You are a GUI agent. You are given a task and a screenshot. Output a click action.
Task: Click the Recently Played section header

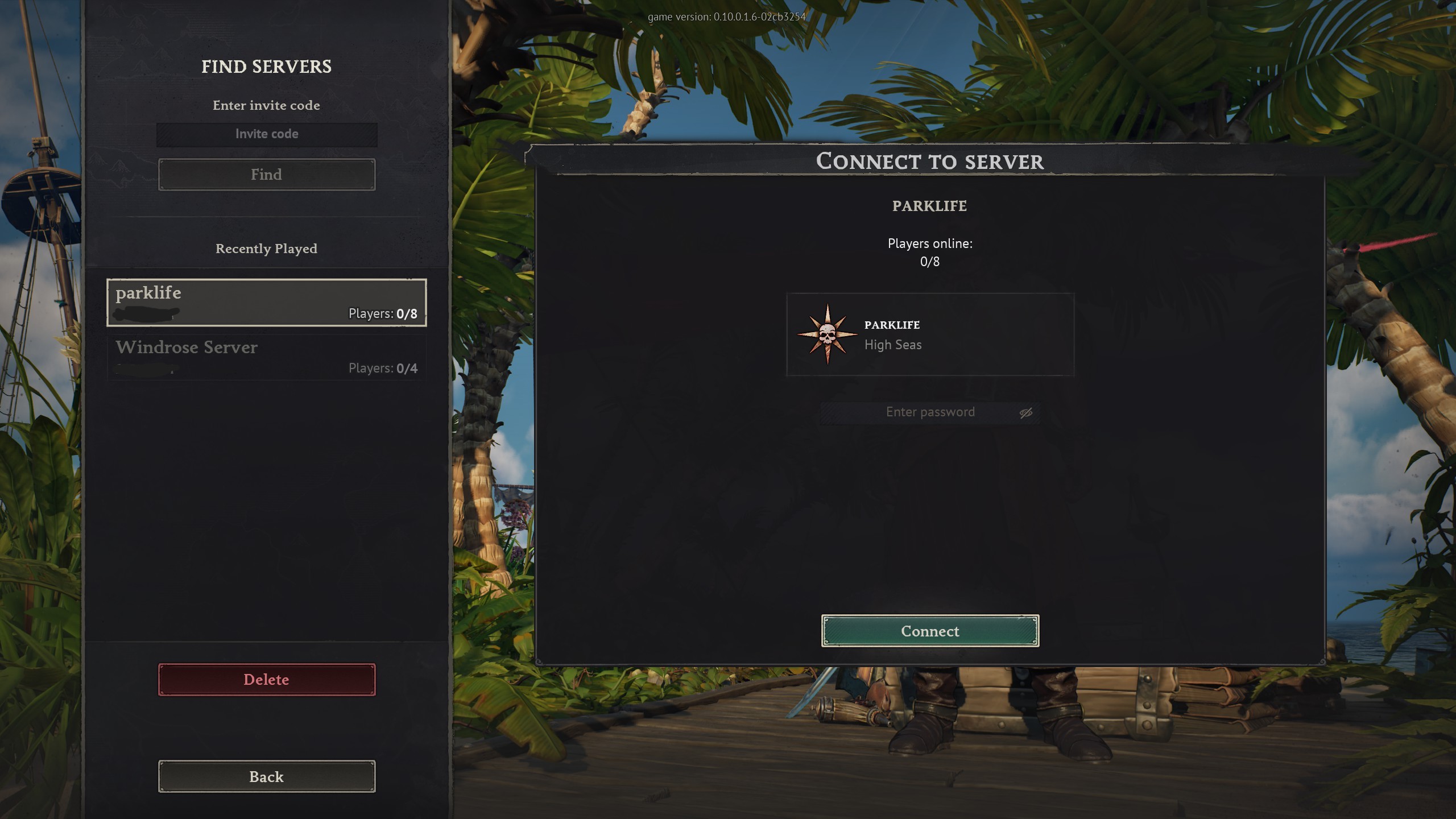click(266, 249)
